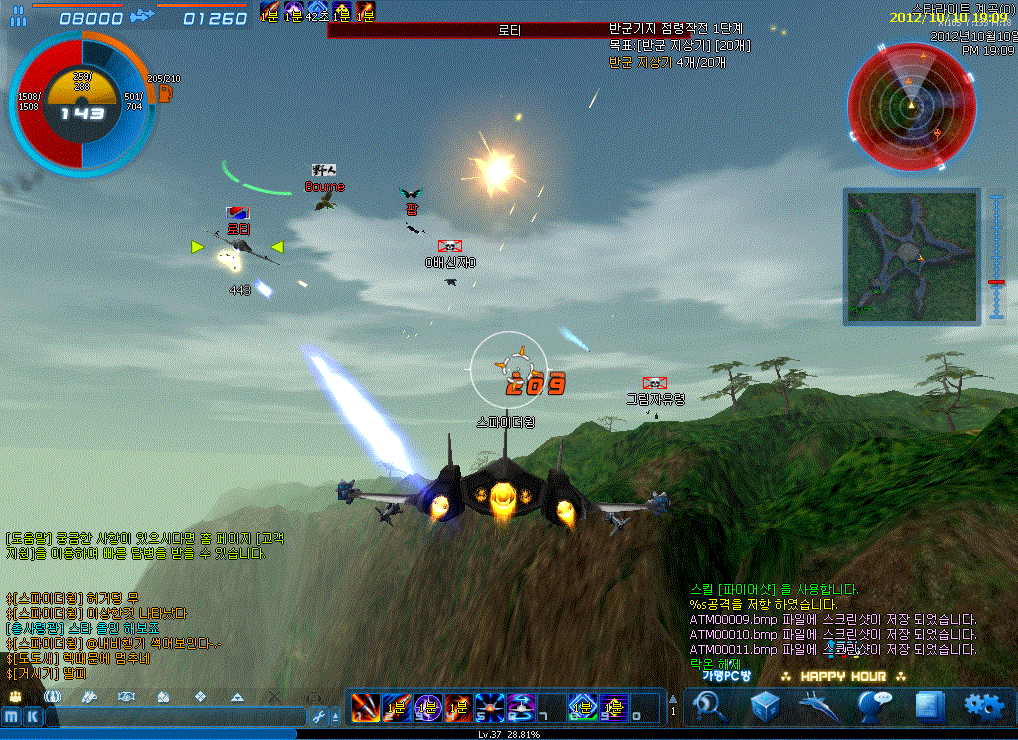Click the circular red radar display
The height and width of the screenshot is (740, 1018).
point(911,104)
